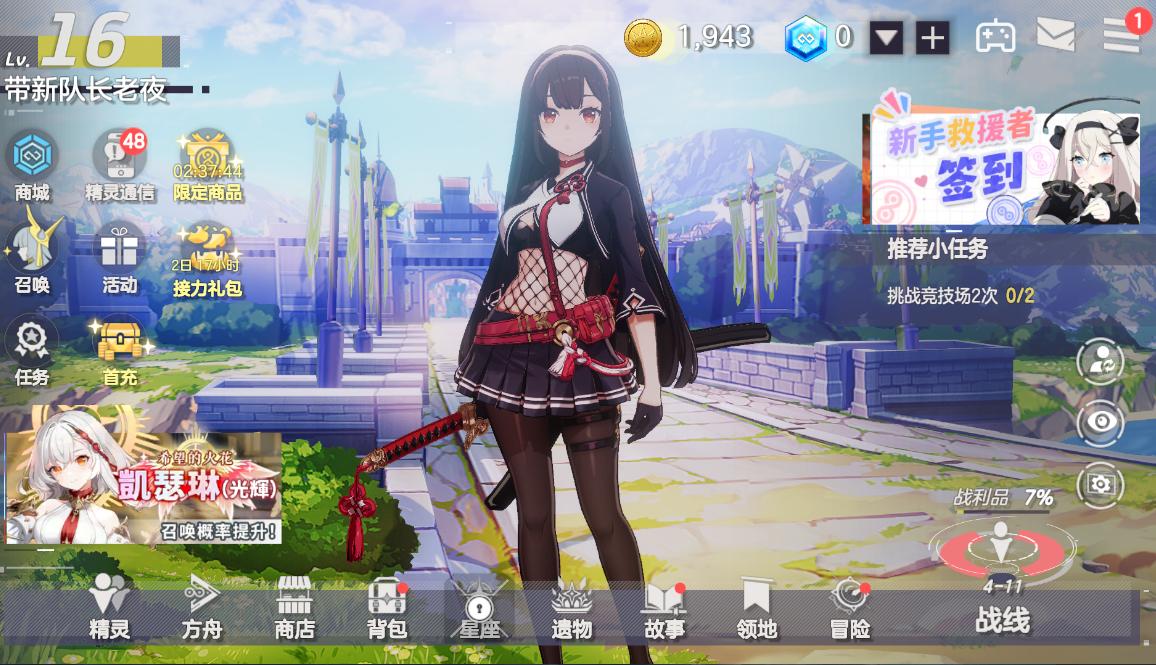Open the 精灵 spirits menu
Image resolution: width=1156 pixels, height=665 pixels.
(x=109, y=608)
